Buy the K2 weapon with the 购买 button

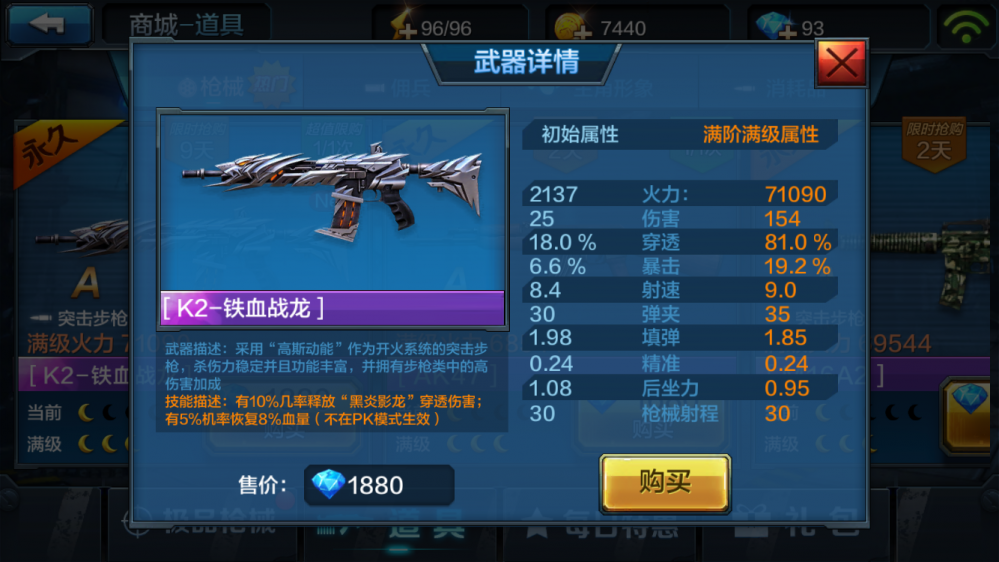tap(665, 483)
